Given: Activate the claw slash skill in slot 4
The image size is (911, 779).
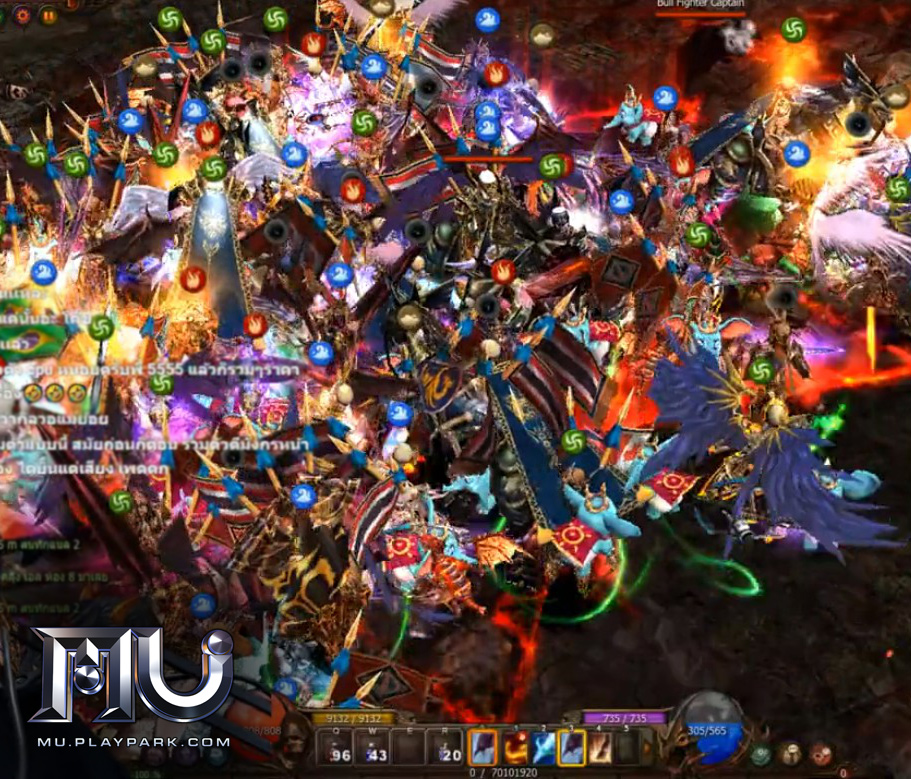Looking at the screenshot, I should tap(601, 747).
